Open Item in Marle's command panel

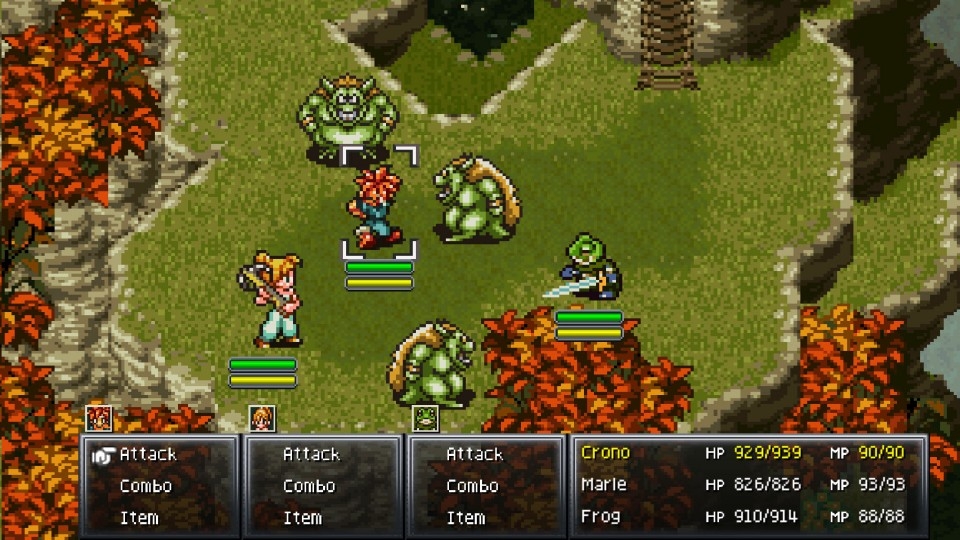coord(302,518)
